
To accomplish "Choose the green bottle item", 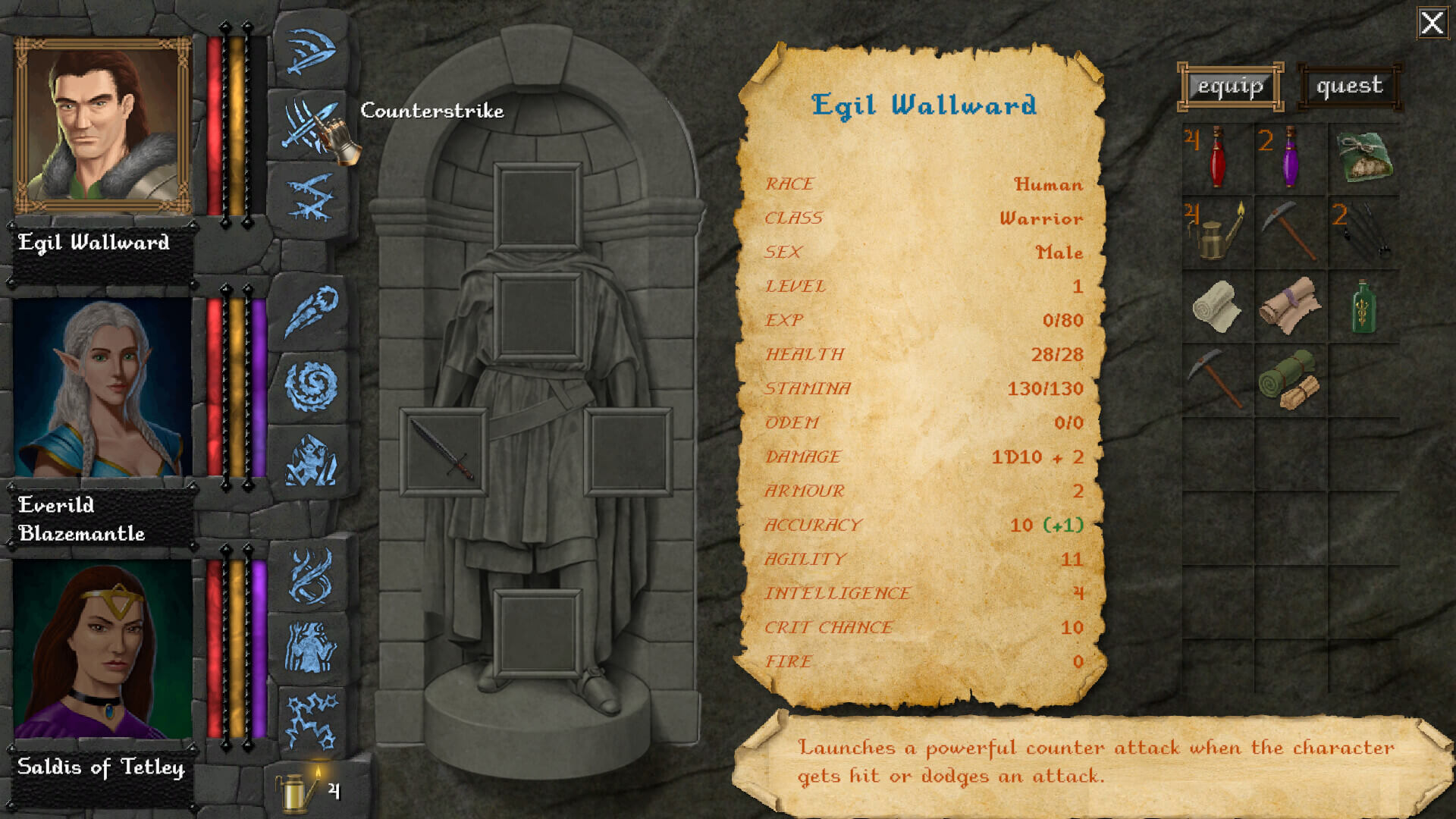I will [1362, 306].
